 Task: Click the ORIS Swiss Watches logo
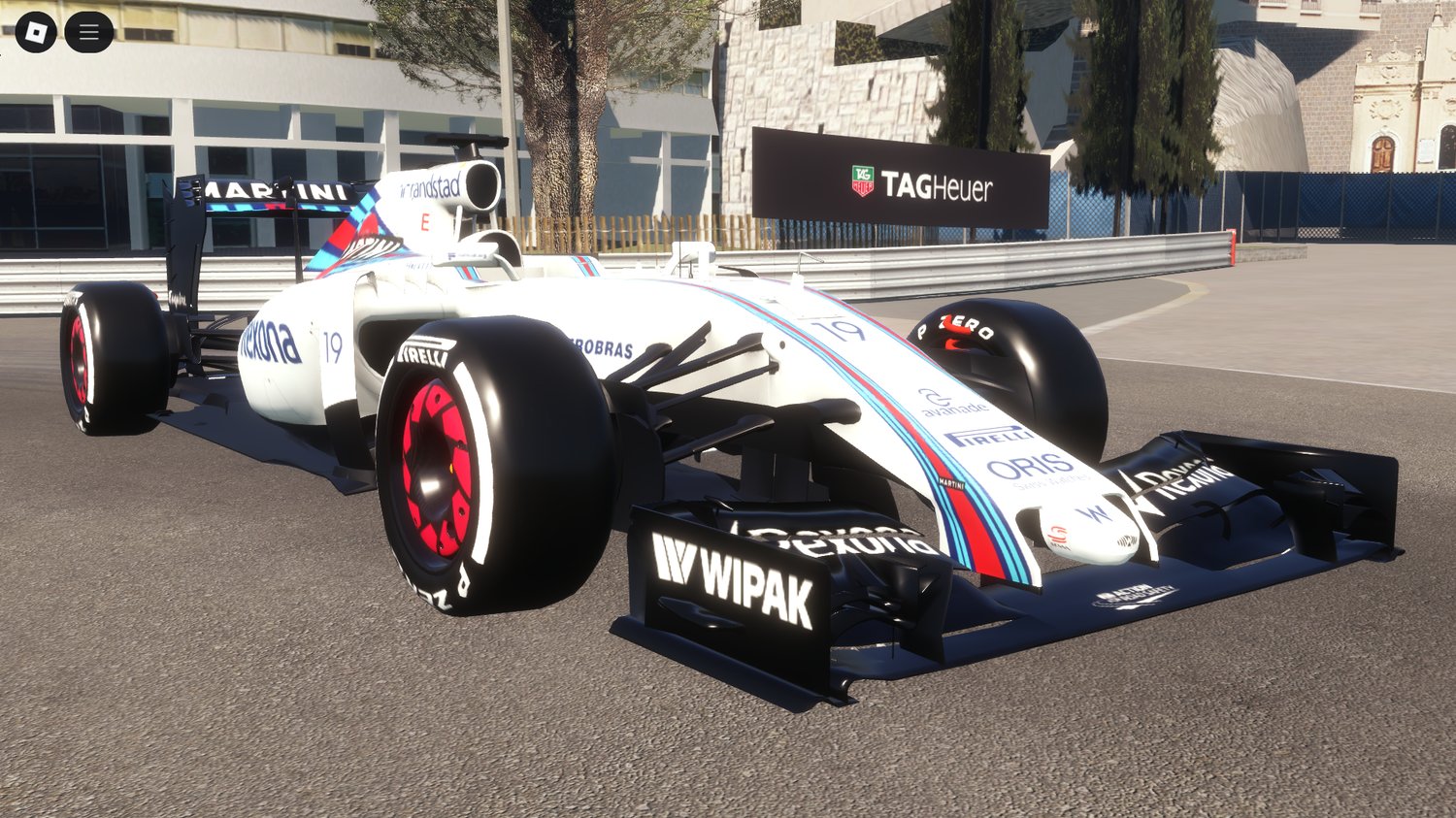[x=1026, y=465]
